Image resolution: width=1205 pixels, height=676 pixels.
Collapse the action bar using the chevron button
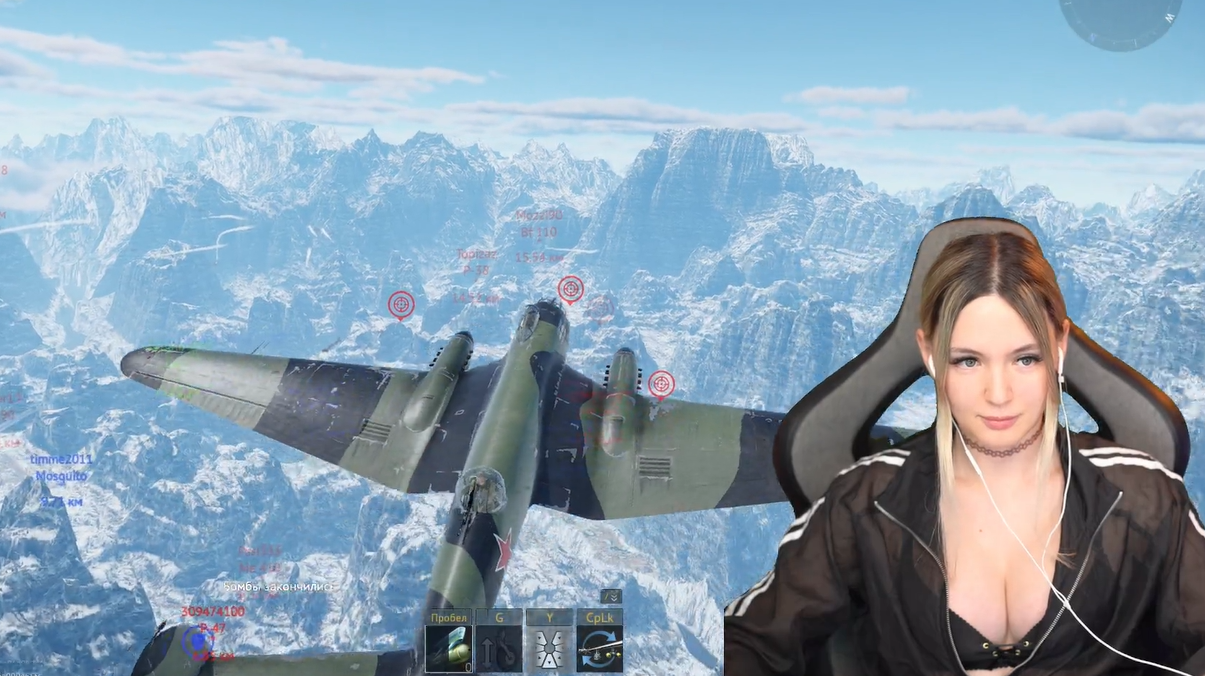[x=611, y=596]
